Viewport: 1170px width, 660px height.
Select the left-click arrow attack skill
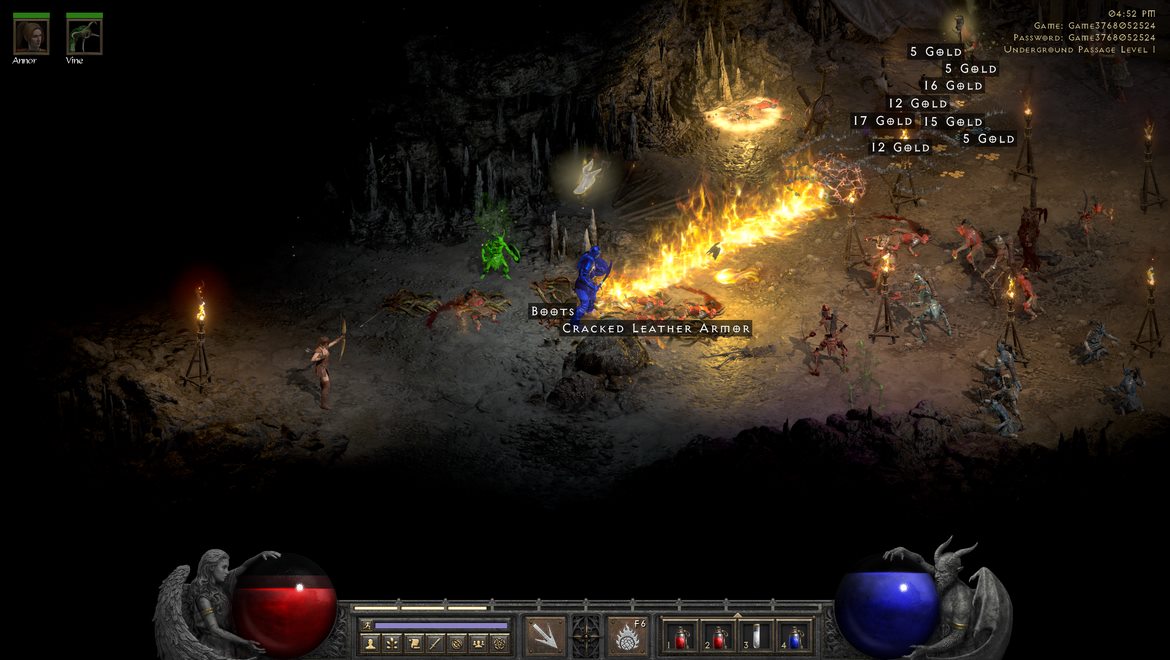tap(545, 636)
